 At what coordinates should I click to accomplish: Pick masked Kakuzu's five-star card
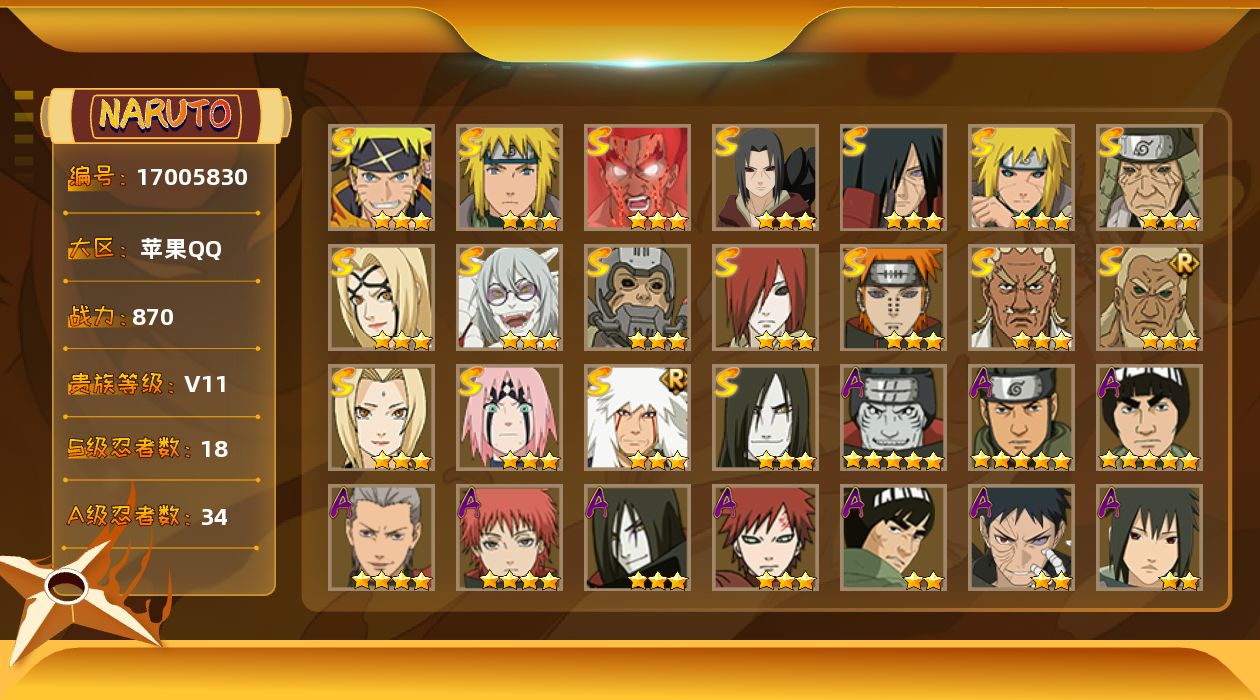point(893,418)
